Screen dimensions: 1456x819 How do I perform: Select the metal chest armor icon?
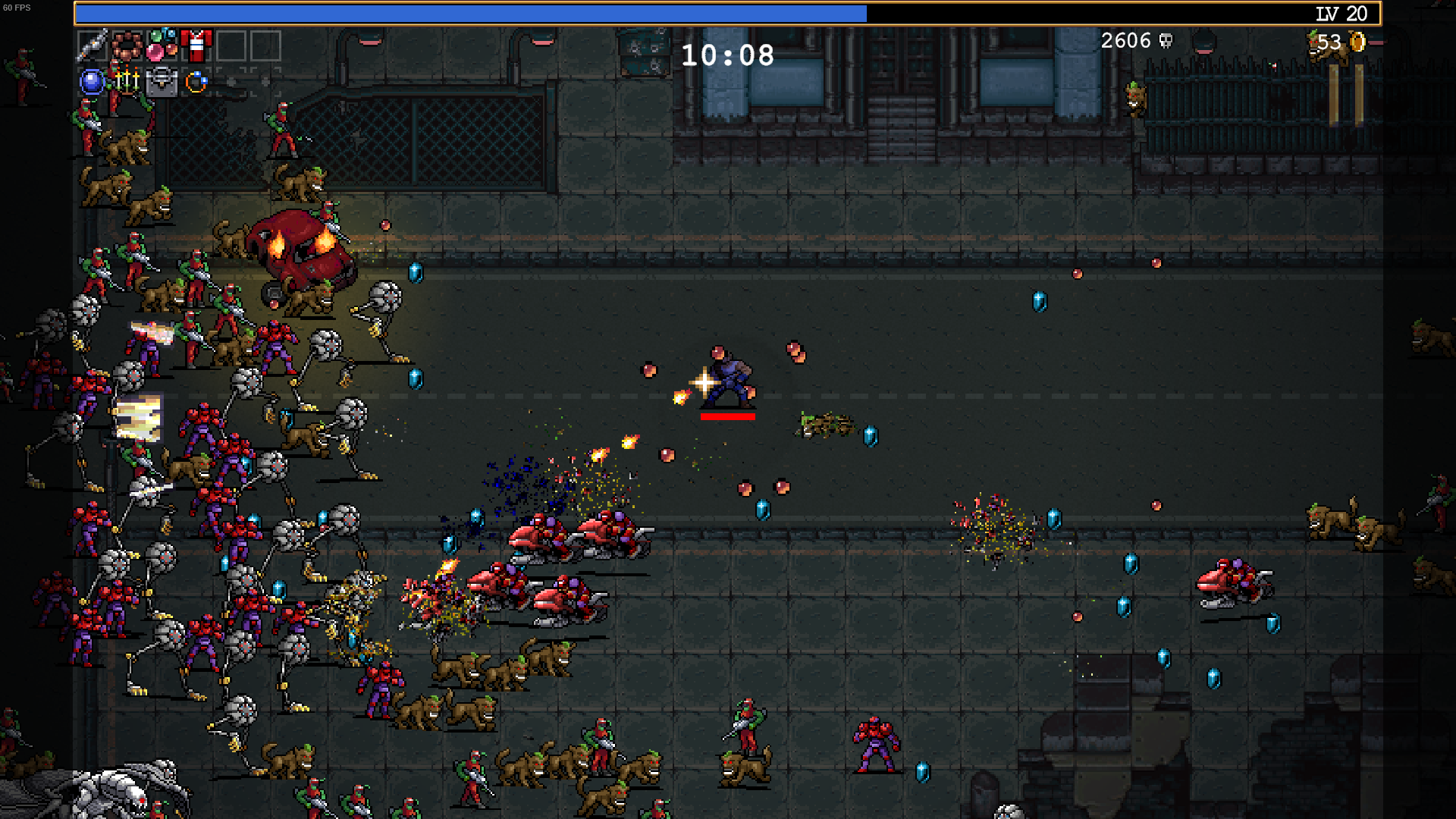tap(162, 81)
